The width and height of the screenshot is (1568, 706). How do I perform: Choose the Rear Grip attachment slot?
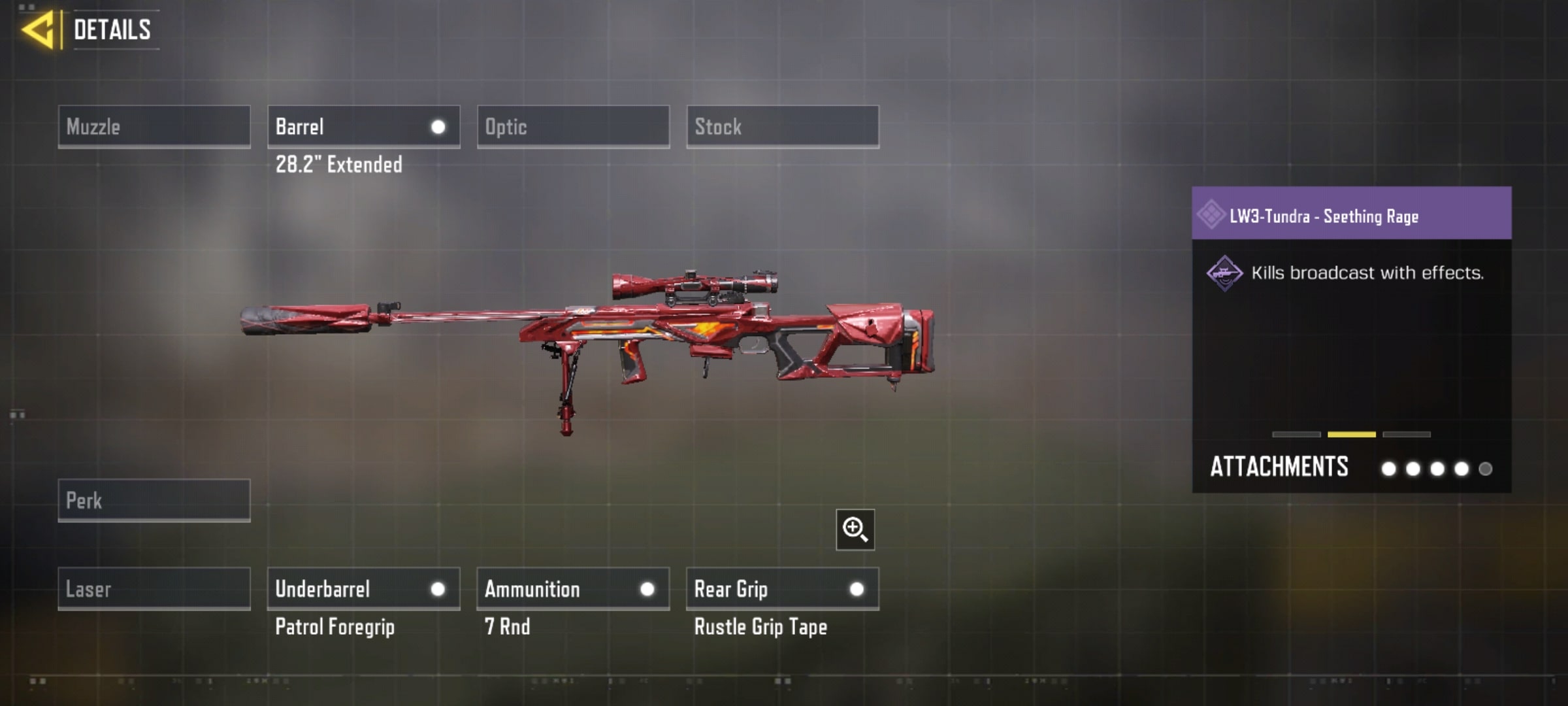coord(783,589)
